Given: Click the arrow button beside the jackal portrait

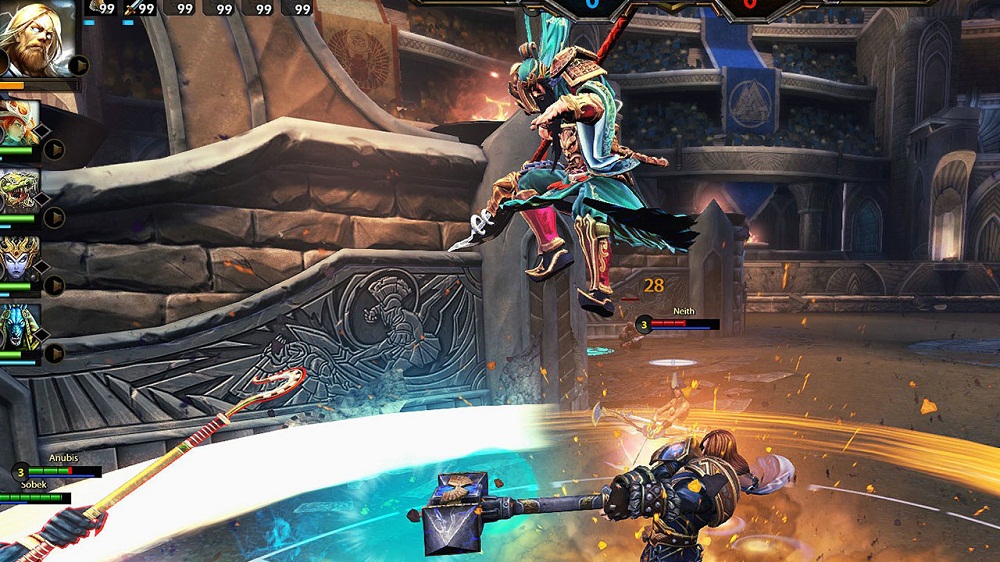Looking at the screenshot, I should click(54, 353).
